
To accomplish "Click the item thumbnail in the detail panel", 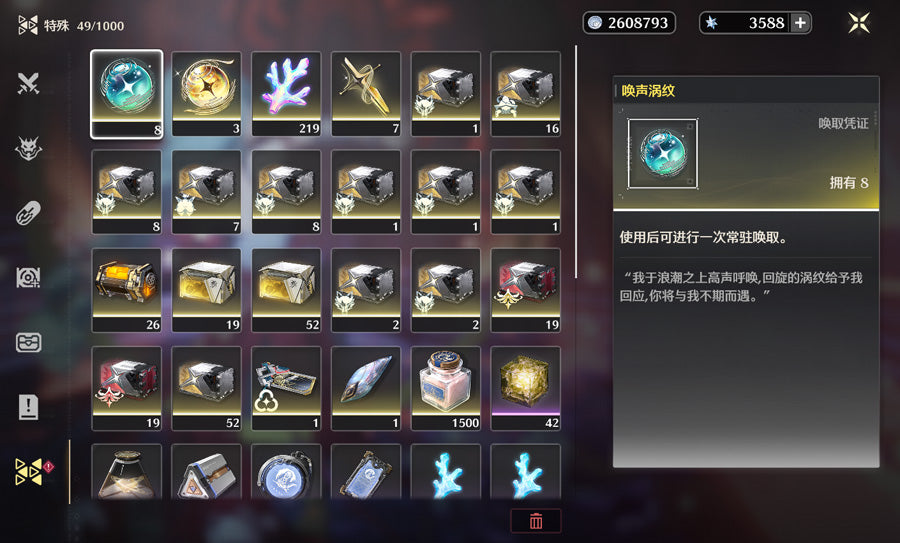I will (663, 154).
